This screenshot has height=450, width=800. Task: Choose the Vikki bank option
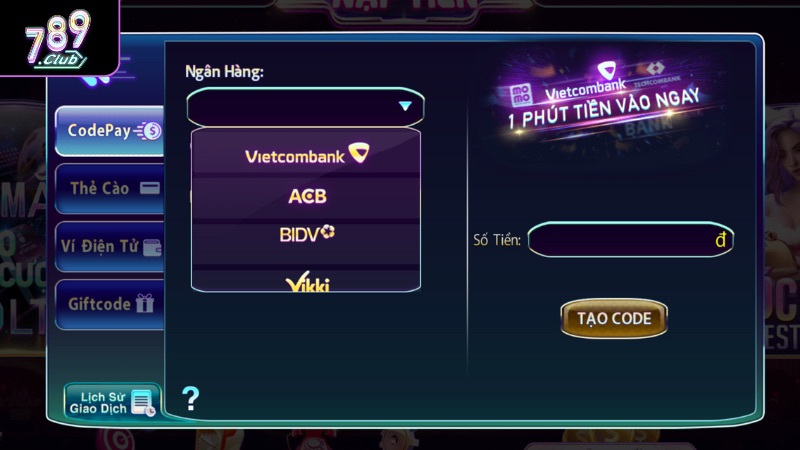(x=306, y=282)
